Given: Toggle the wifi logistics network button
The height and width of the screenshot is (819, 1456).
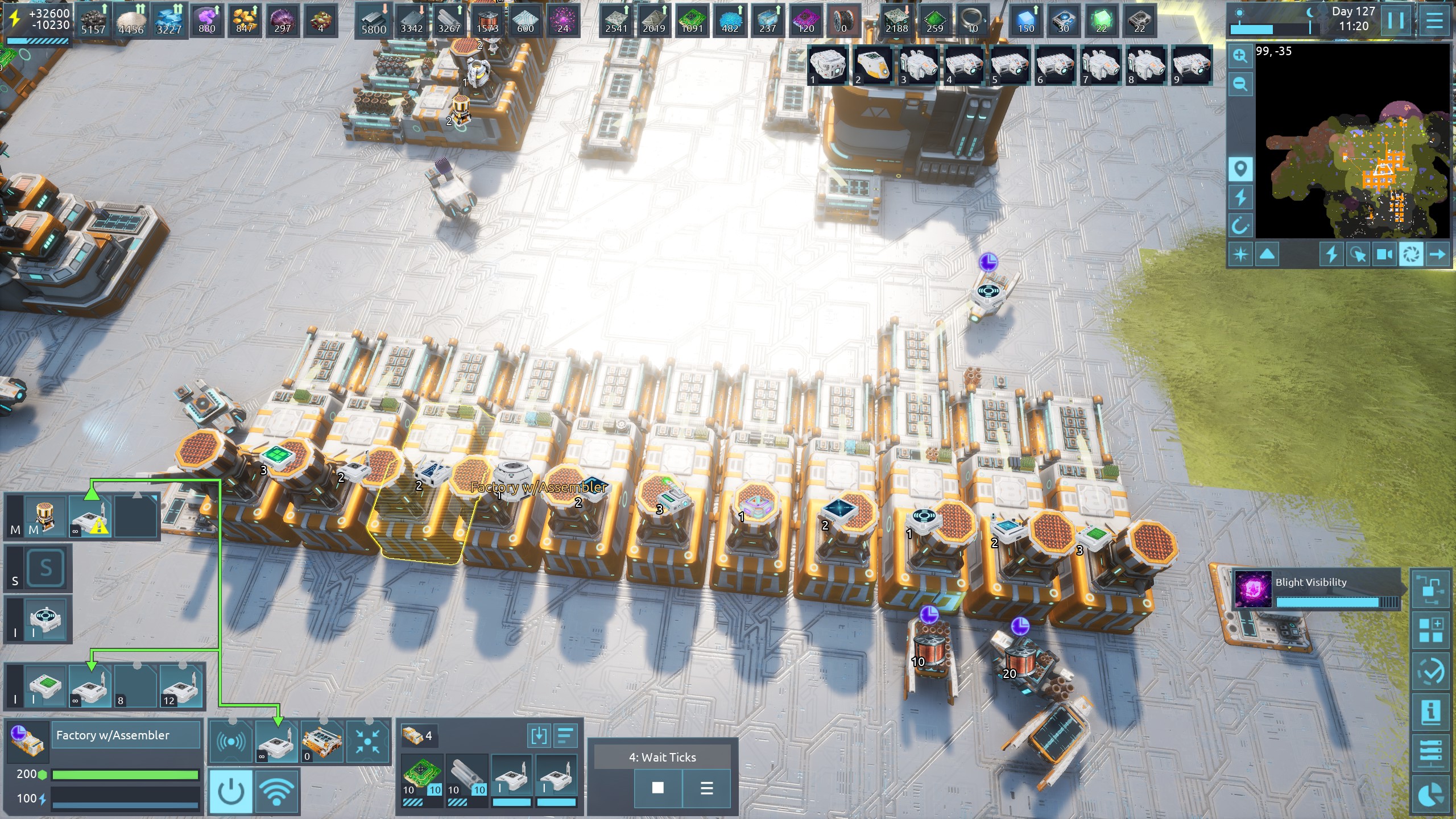Looking at the screenshot, I should coord(276,791).
